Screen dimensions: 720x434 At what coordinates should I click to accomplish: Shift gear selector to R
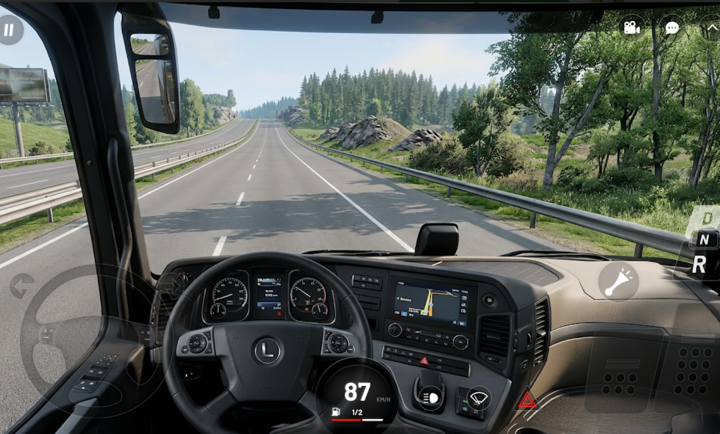coord(700,265)
